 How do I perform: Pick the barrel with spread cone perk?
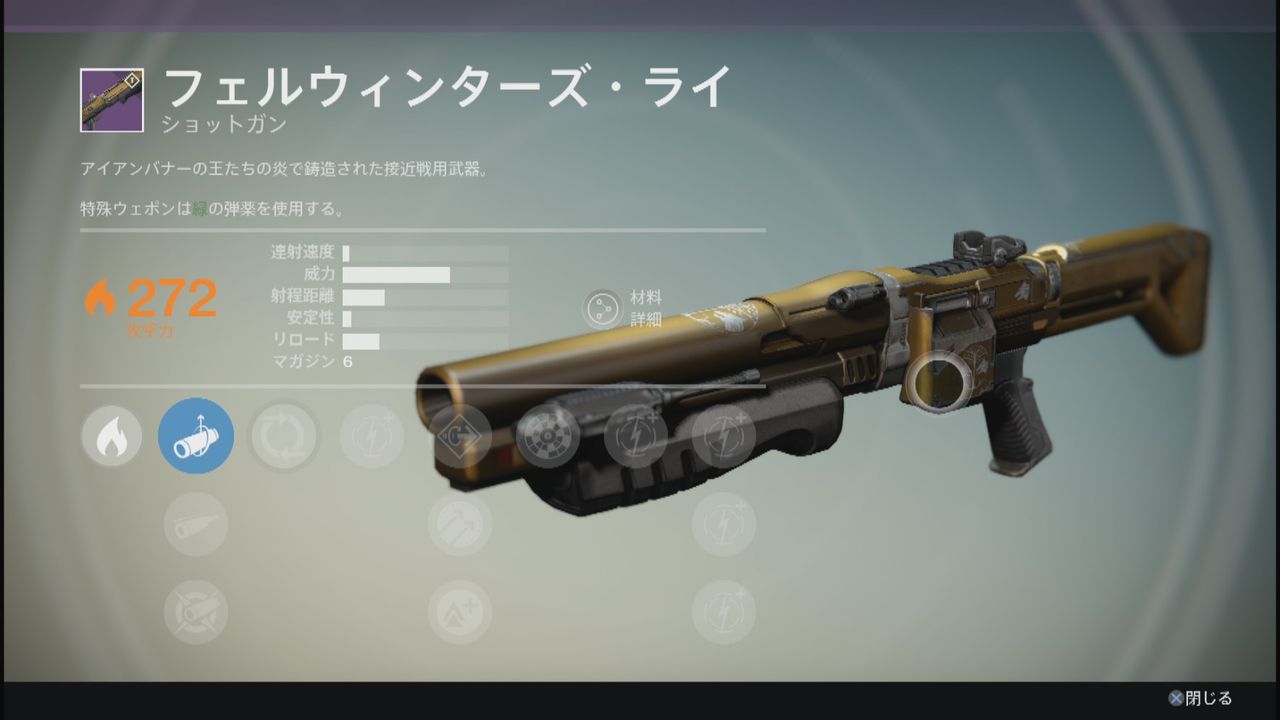click(x=196, y=524)
